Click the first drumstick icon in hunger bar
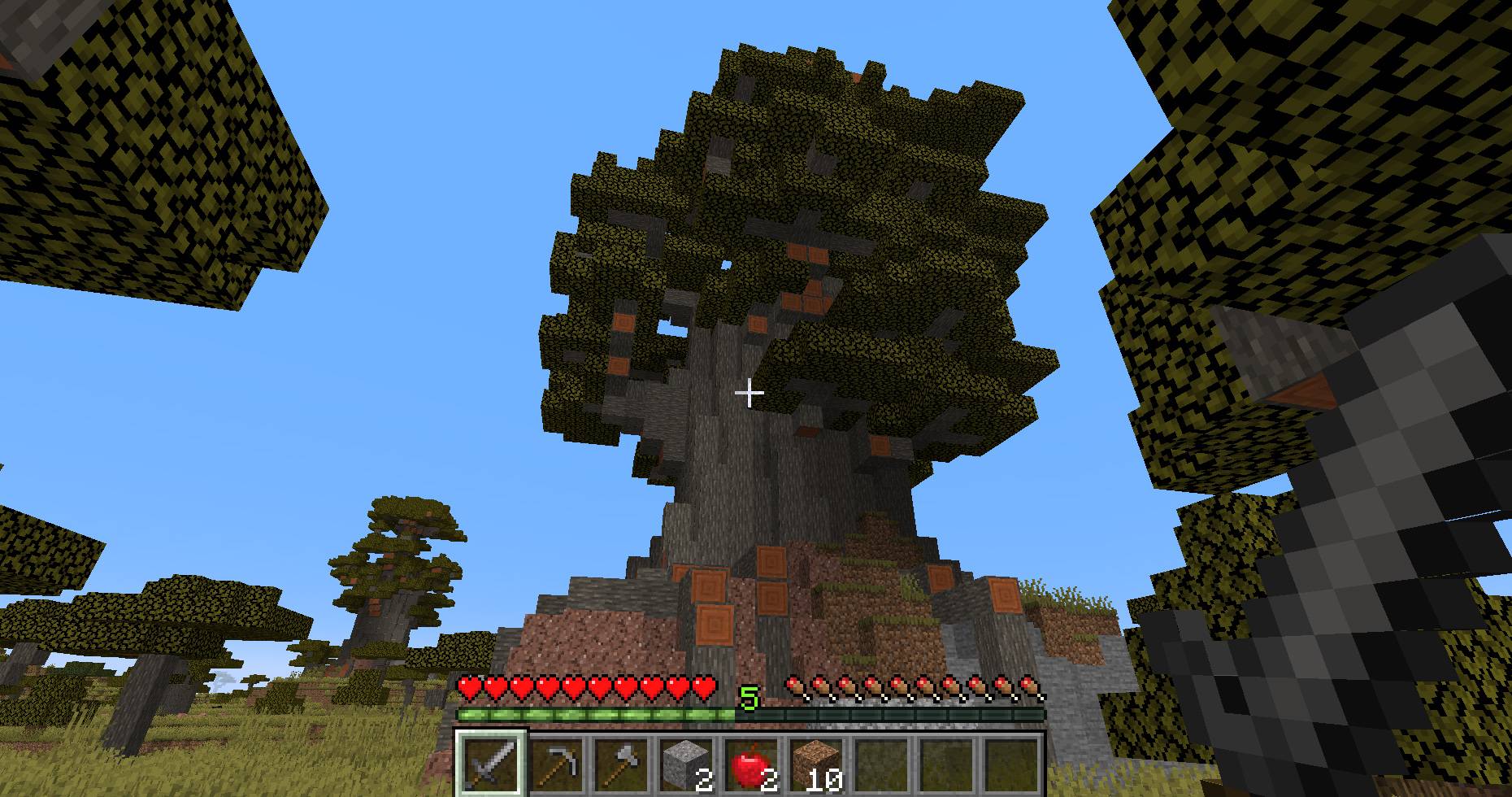 [793, 687]
